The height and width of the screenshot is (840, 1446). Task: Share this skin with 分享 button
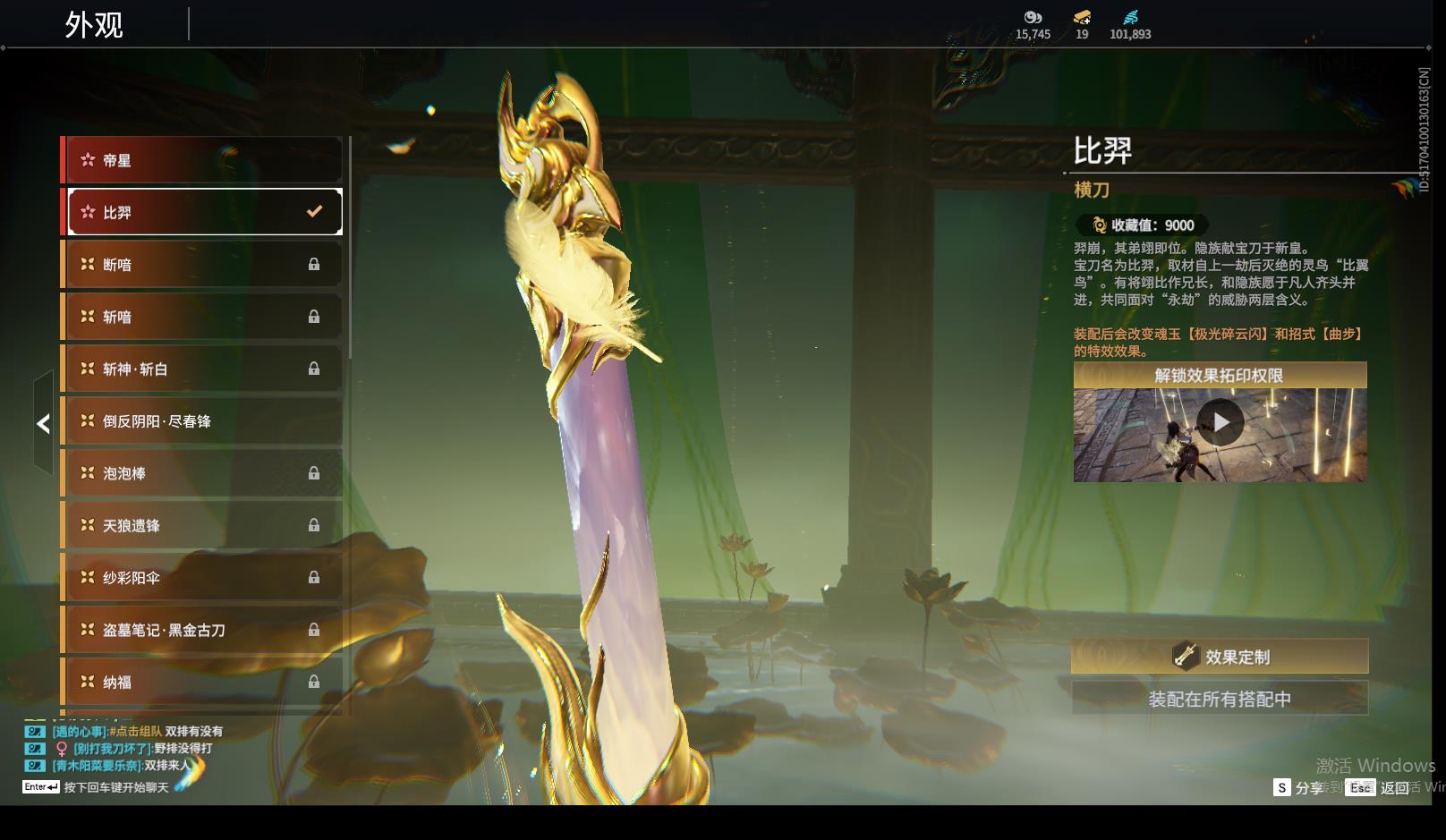click(x=1299, y=788)
